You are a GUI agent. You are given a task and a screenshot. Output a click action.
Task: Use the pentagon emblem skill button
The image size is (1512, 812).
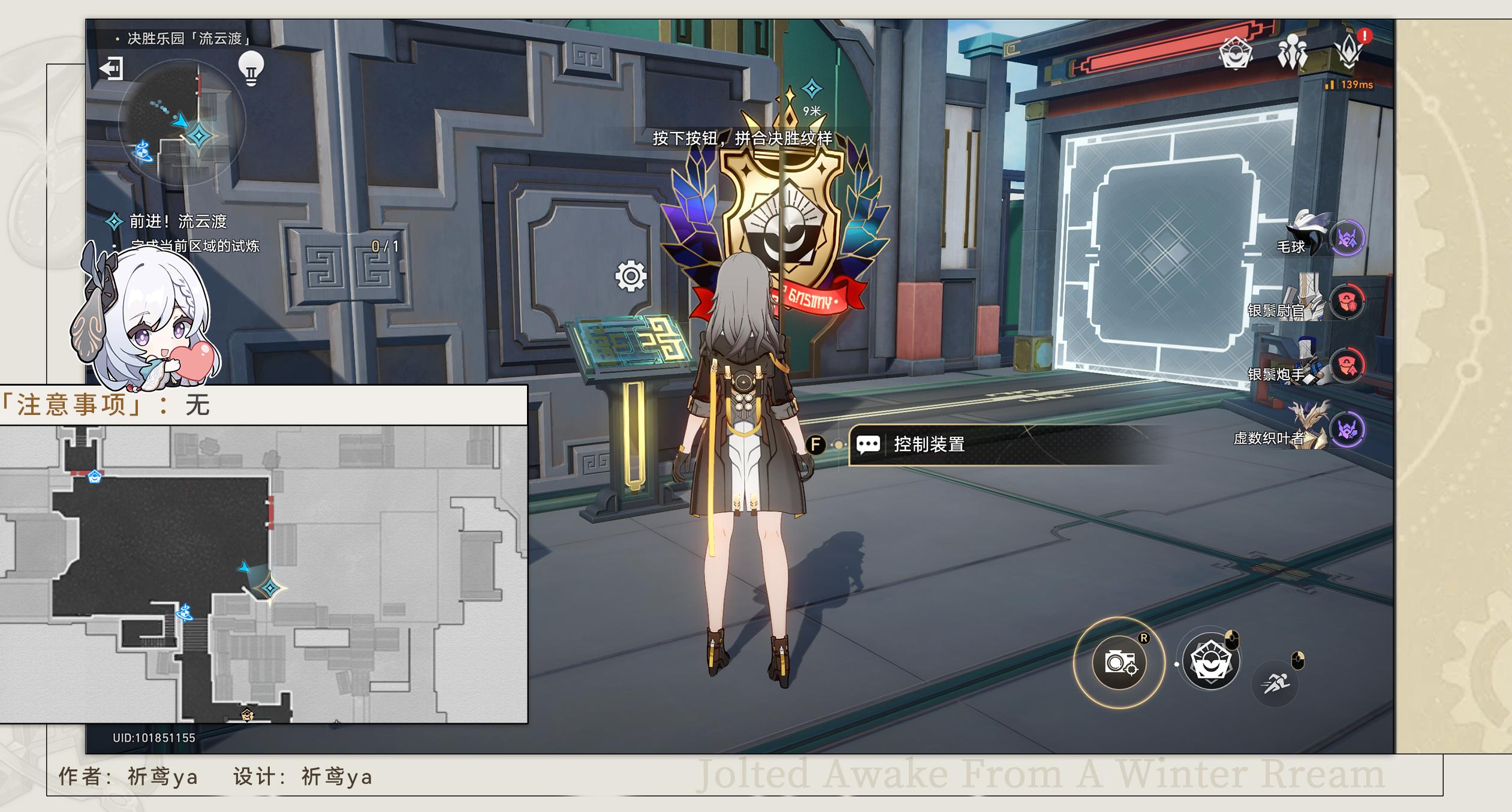[1210, 663]
